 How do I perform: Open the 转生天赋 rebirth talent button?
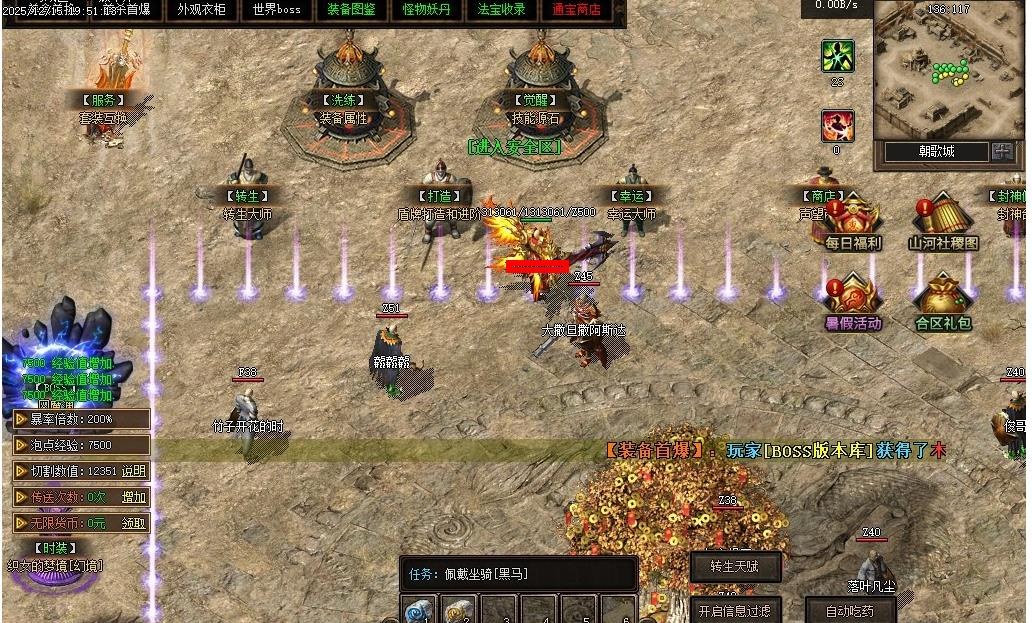tap(735, 567)
